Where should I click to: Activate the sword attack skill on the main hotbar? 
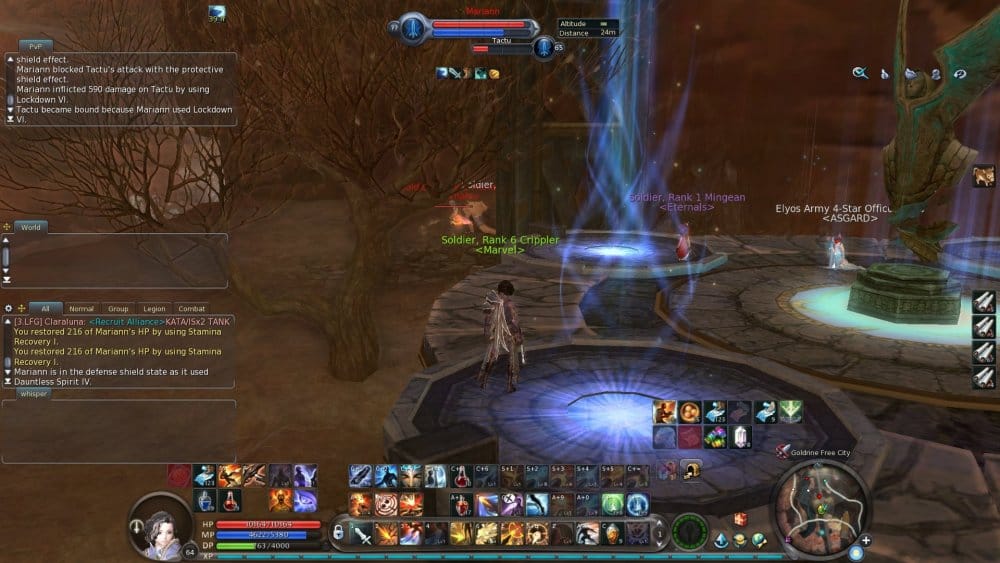362,534
